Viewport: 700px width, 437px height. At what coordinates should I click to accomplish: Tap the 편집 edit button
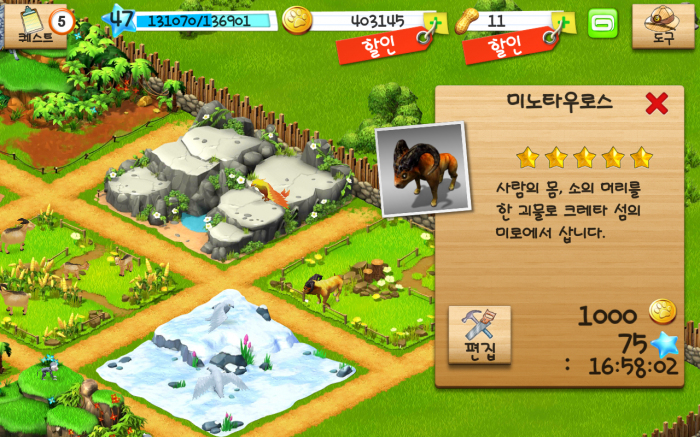pyautogui.click(x=479, y=333)
